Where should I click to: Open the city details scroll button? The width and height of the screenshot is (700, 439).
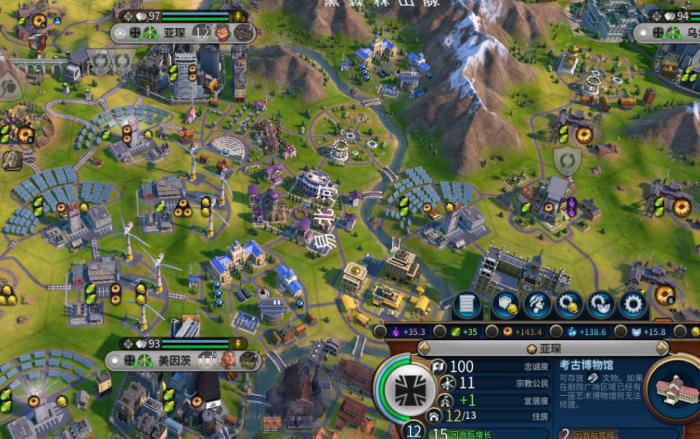(468, 305)
